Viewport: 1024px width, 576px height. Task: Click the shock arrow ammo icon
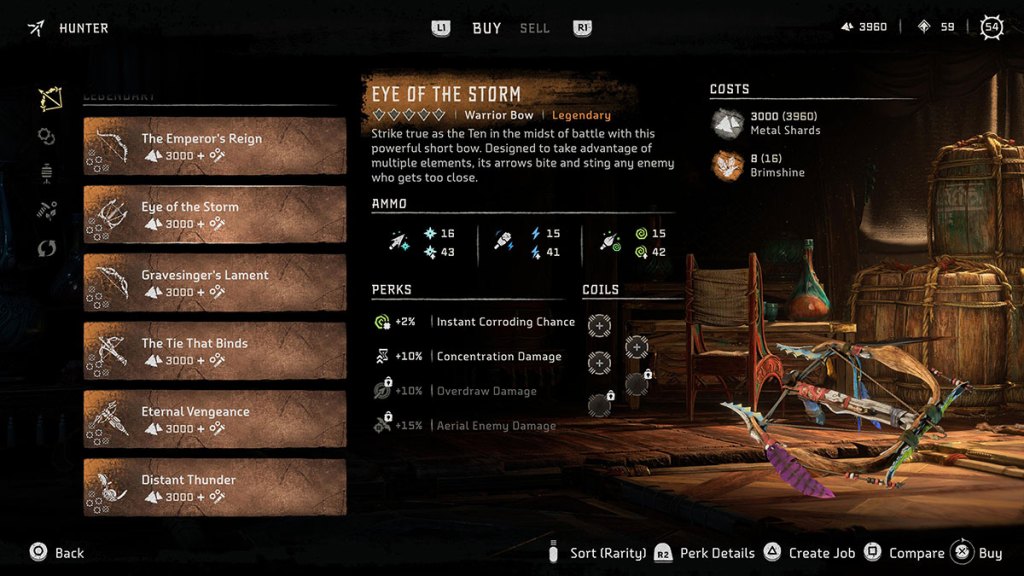coord(503,242)
